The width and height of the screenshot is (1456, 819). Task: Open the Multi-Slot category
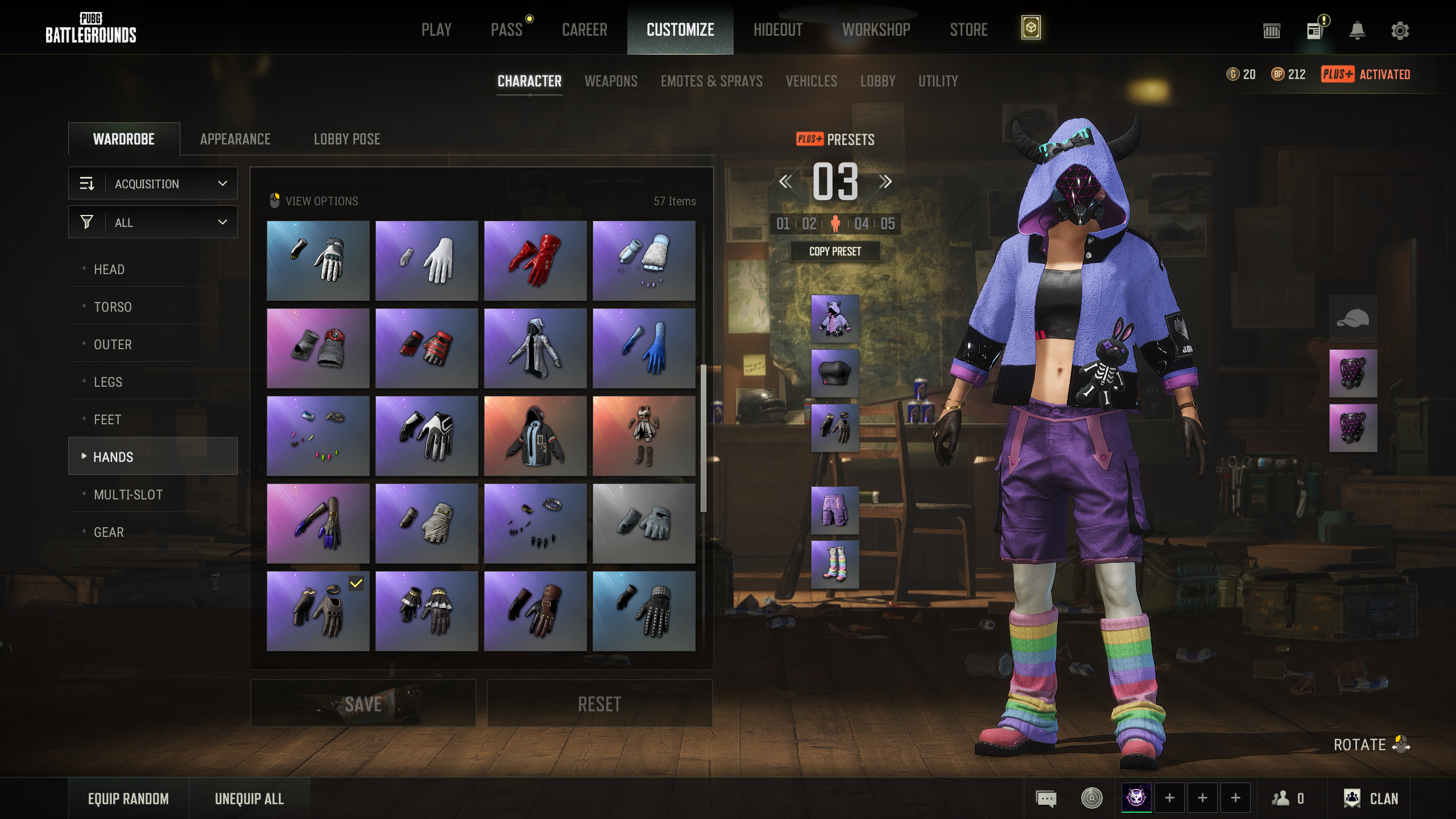[x=128, y=495]
